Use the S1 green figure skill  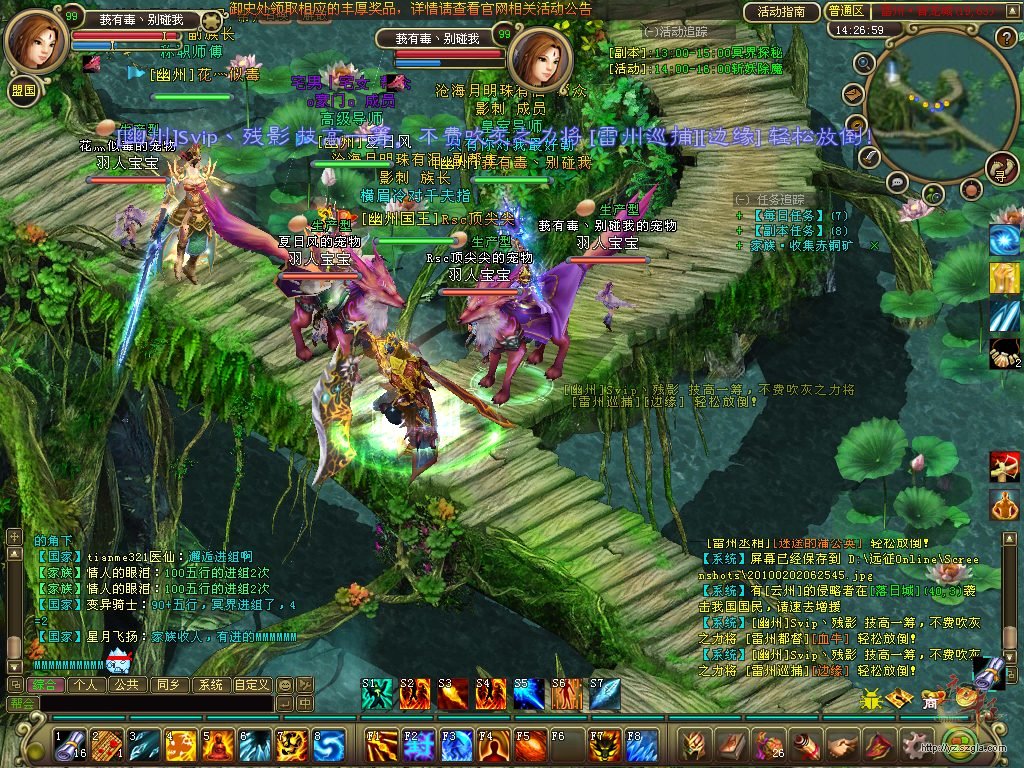[x=376, y=694]
